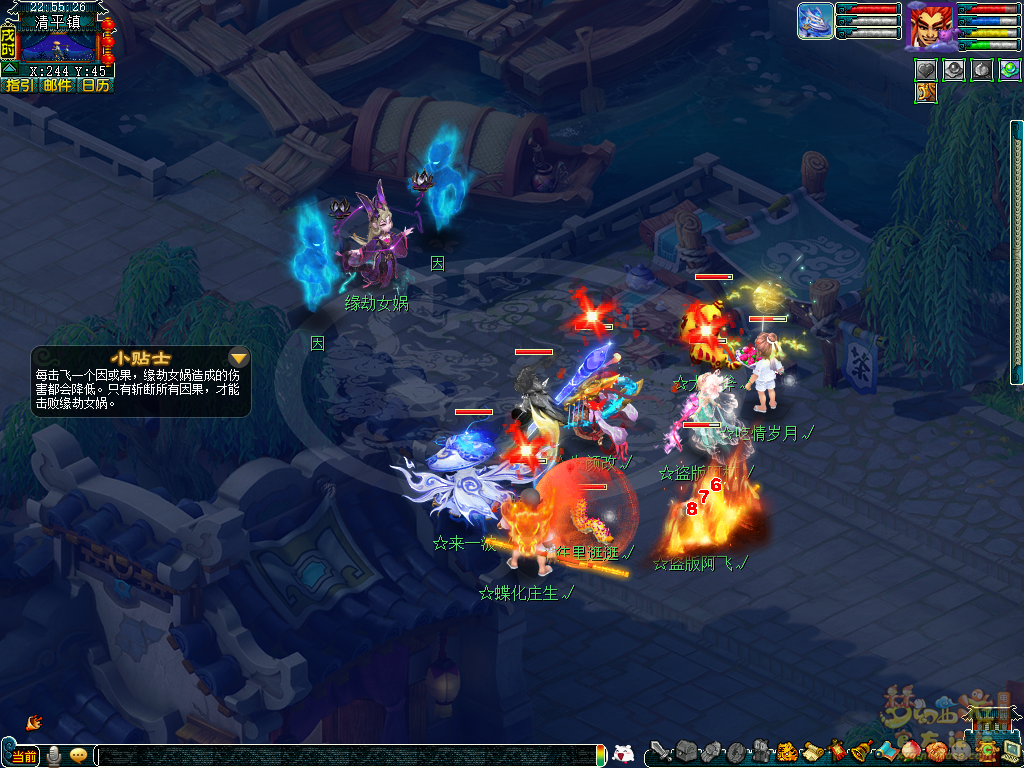
Task: Select the blue dragon pet portrait
Action: click(x=815, y=21)
